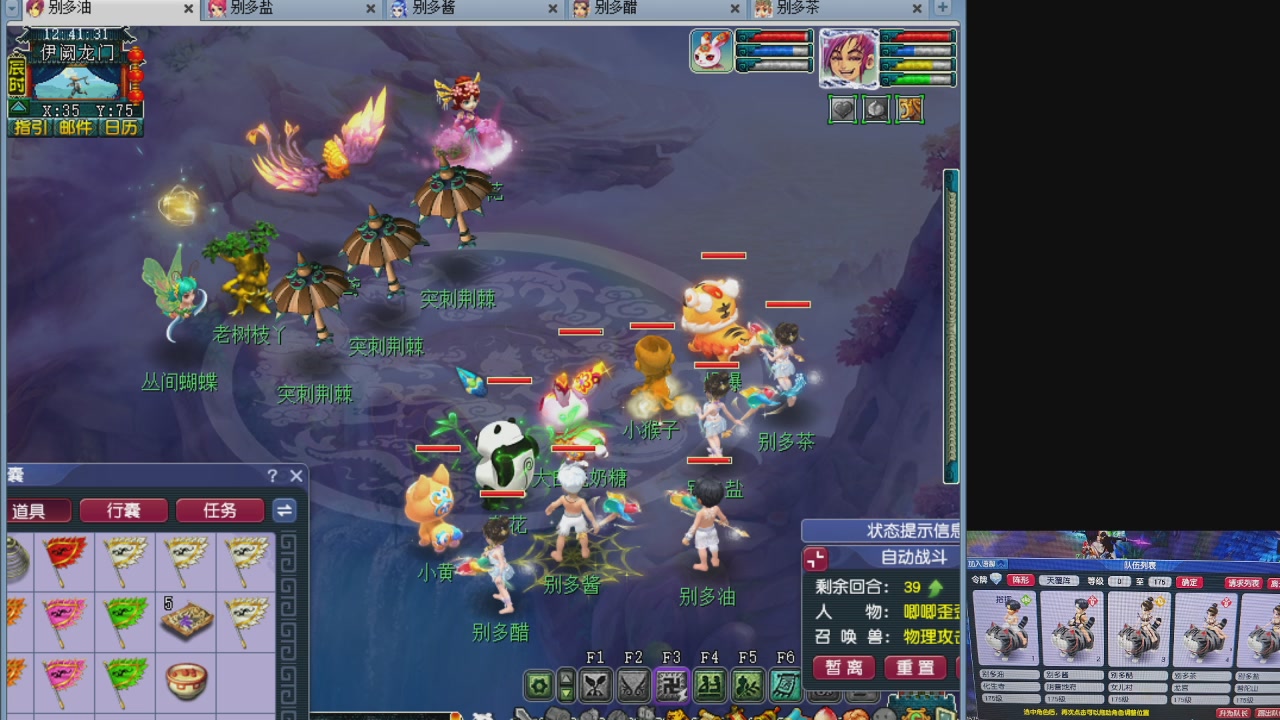Screen dimensions: 1280x720
Task: Open the 天罡阵 formation dropdown
Action: 1059,581
